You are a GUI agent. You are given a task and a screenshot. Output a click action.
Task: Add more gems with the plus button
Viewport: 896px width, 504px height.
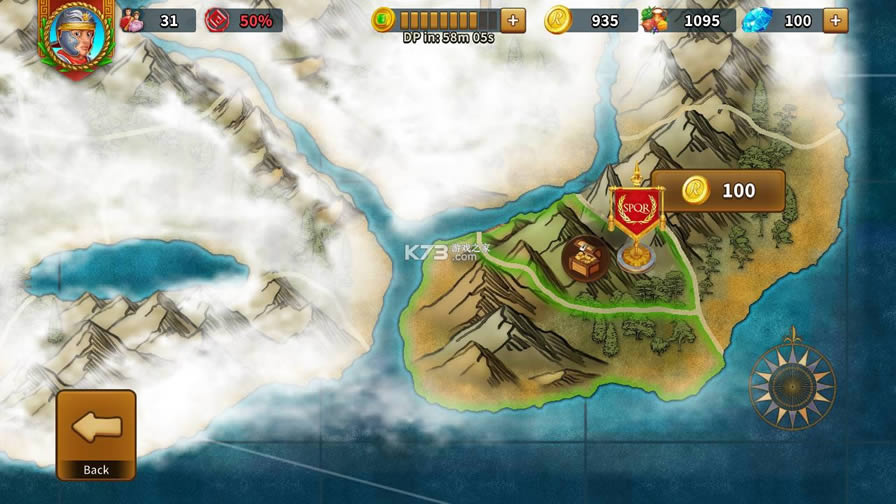point(835,20)
